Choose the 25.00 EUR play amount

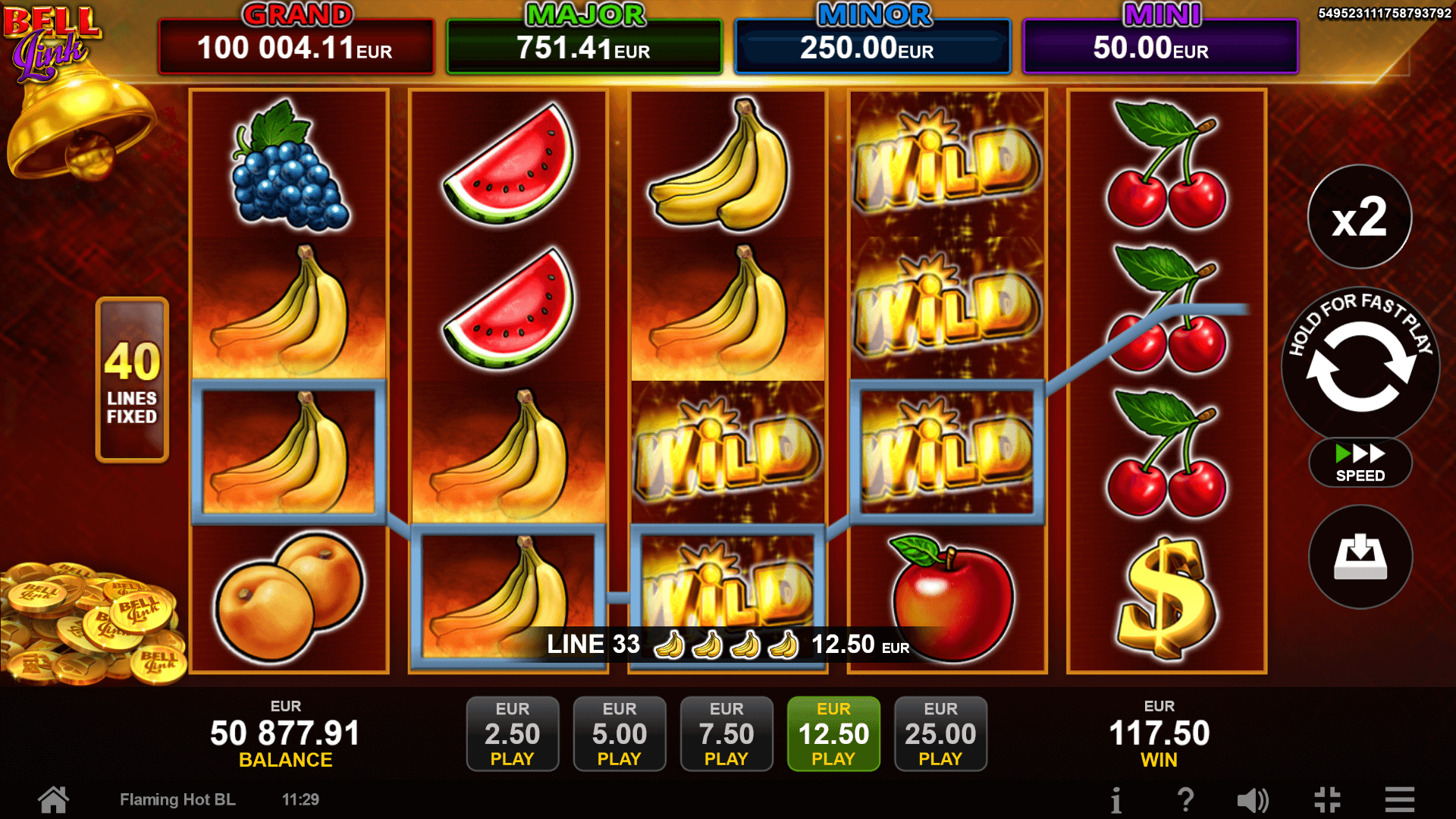[x=940, y=733]
